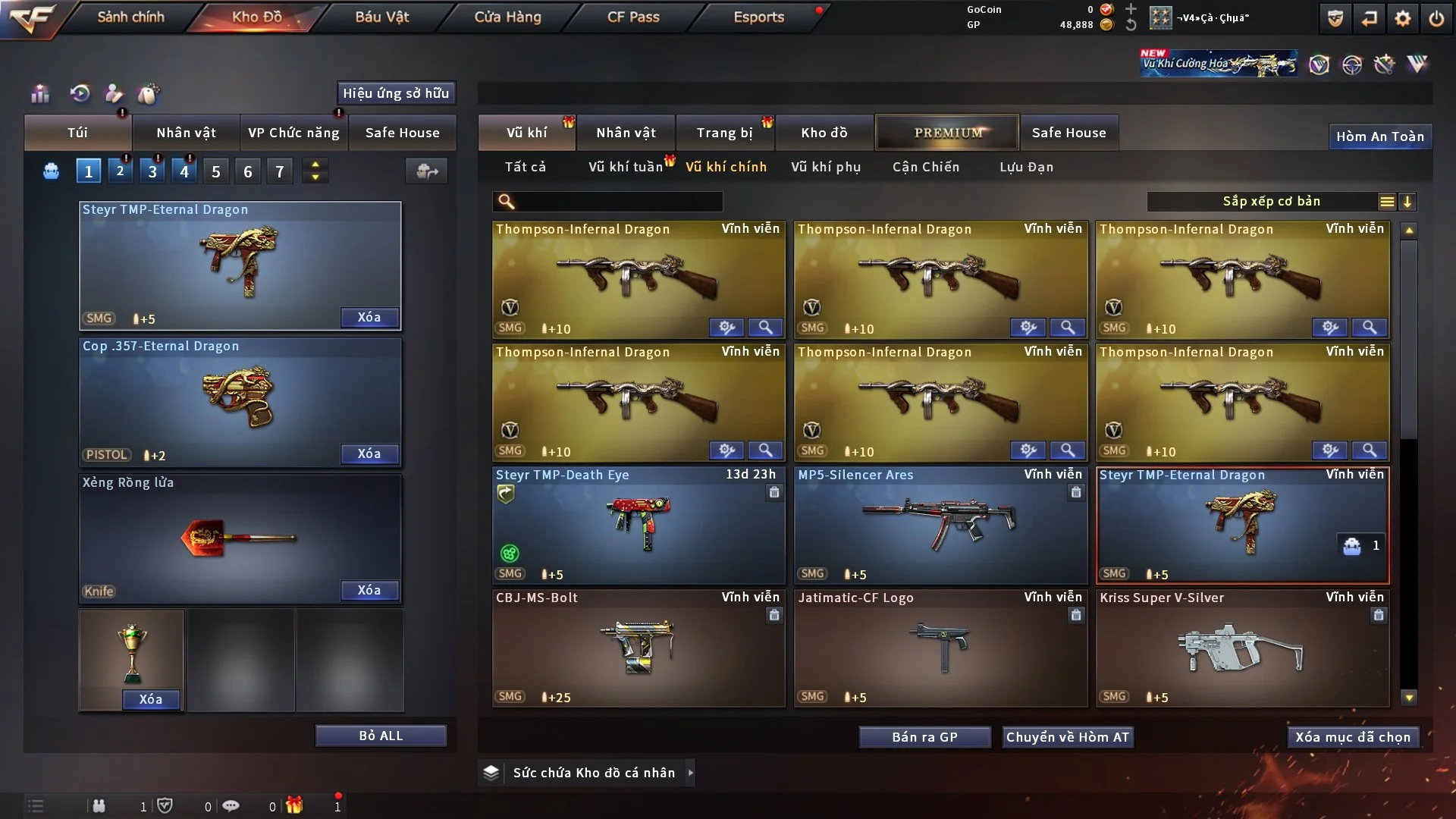Select the MP5-Silencer Ares weapon
Screen dimensions: 1456x819
pos(940,525)
